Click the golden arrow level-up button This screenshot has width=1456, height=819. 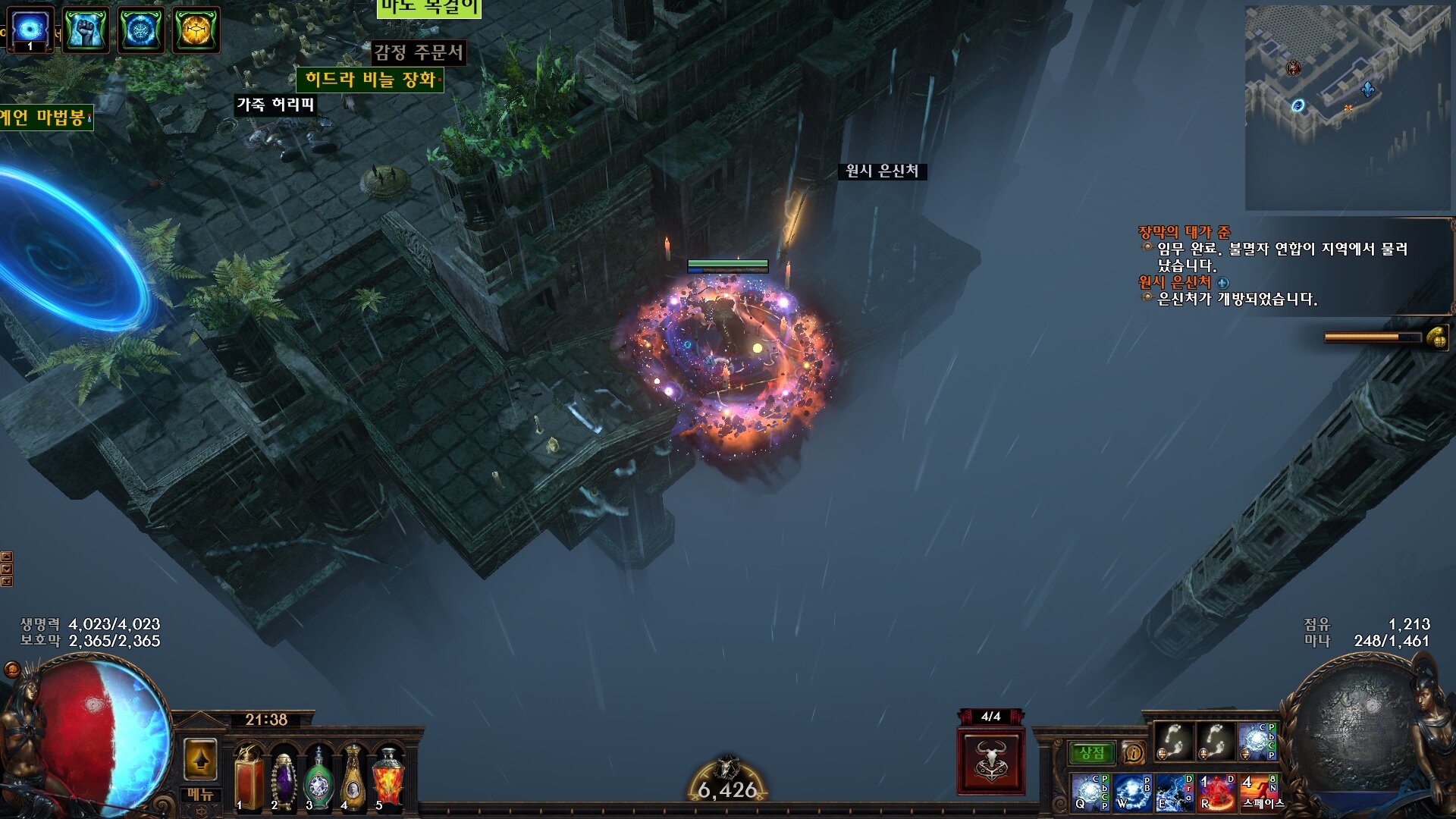[201, 759]
